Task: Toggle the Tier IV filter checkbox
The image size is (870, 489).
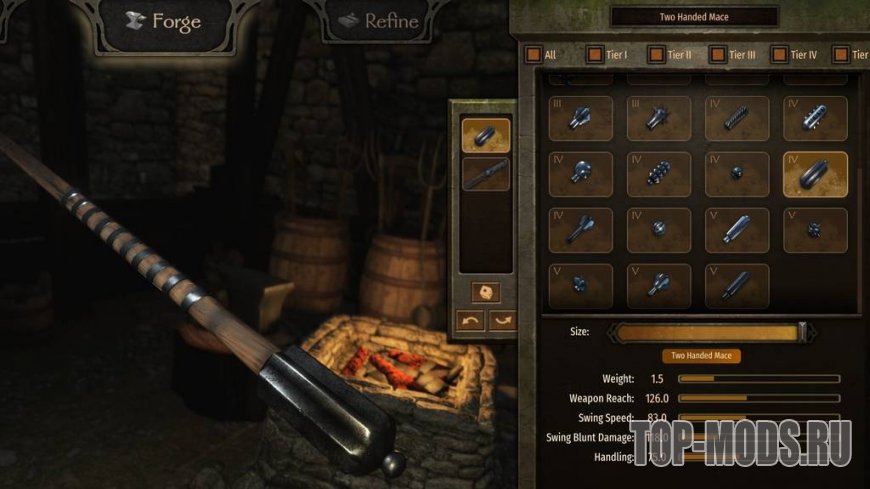Action: (x=779, y=54)
